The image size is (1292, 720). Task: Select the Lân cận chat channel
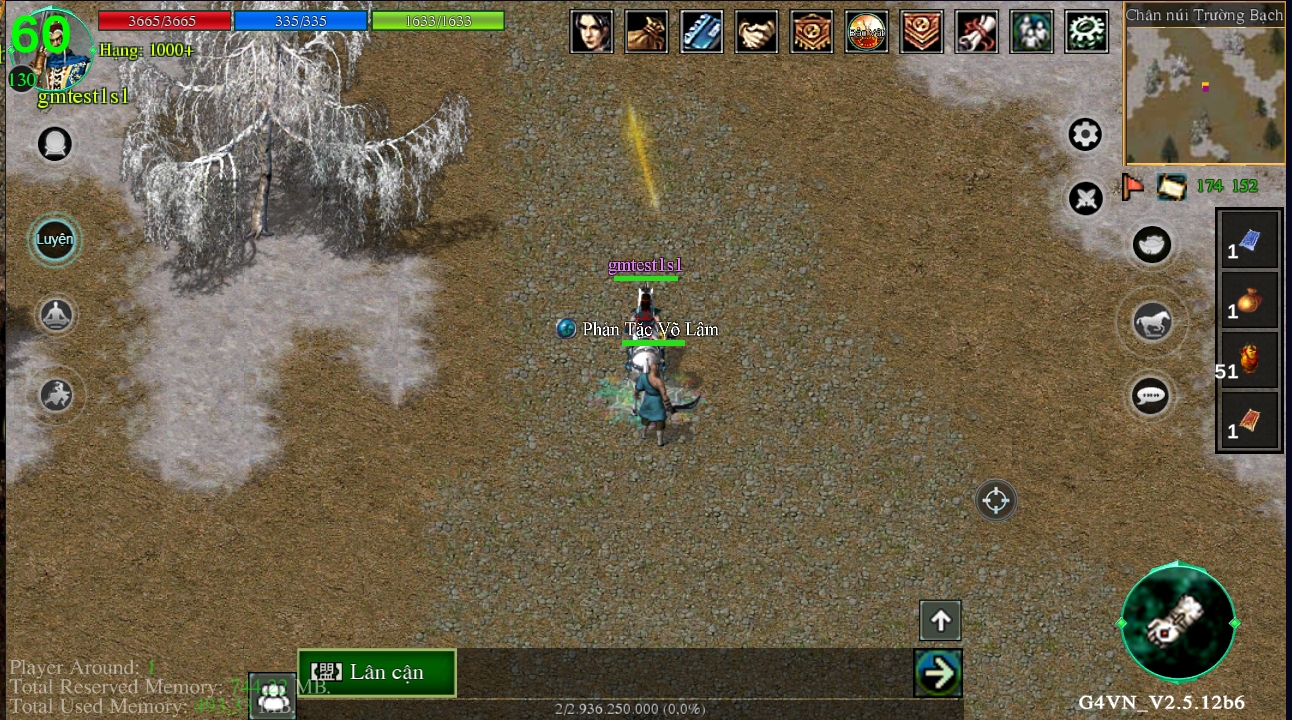[x=377, y=672]
